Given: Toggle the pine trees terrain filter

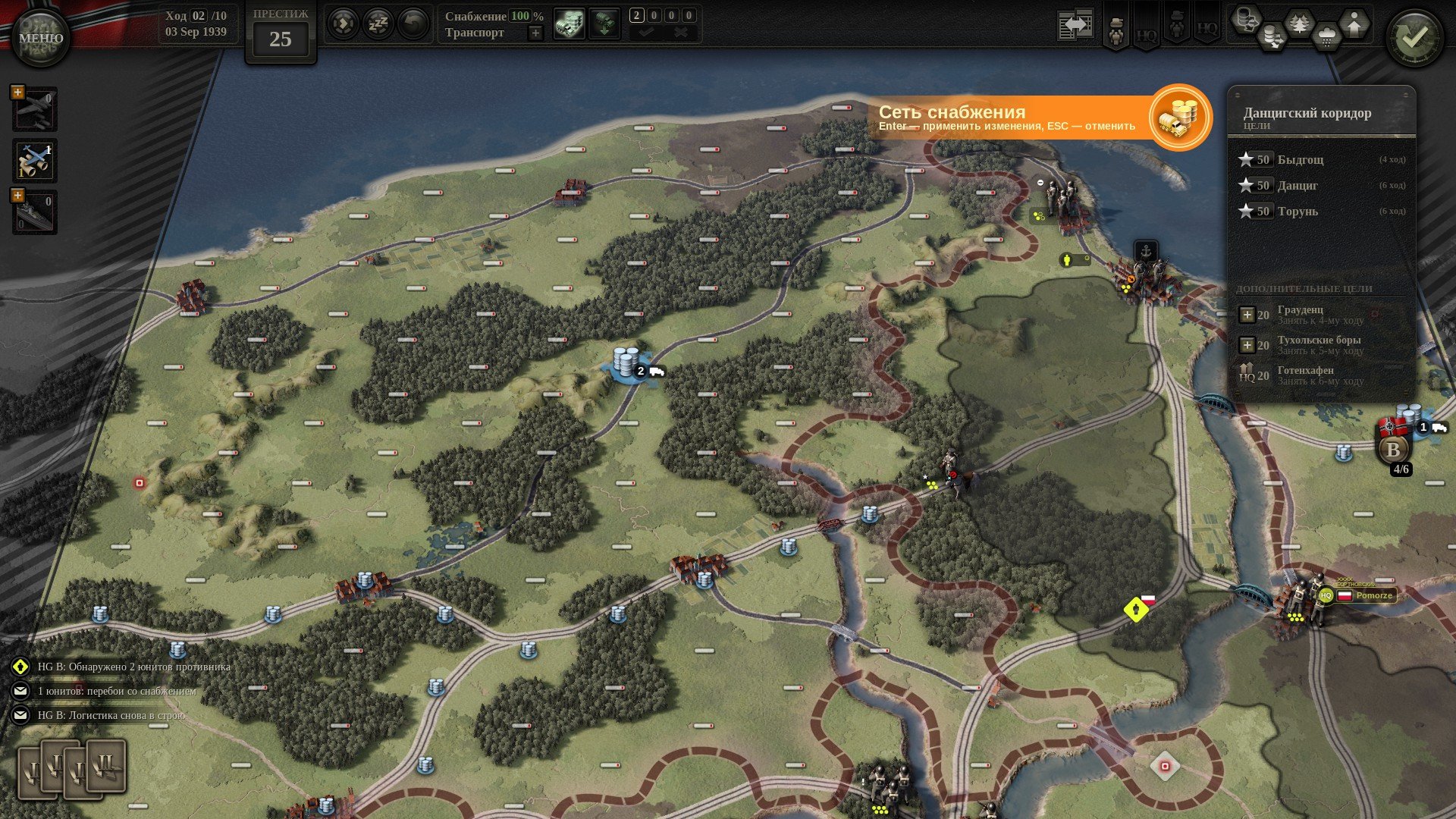Looking at the screenshot, I should (1300, 24).
